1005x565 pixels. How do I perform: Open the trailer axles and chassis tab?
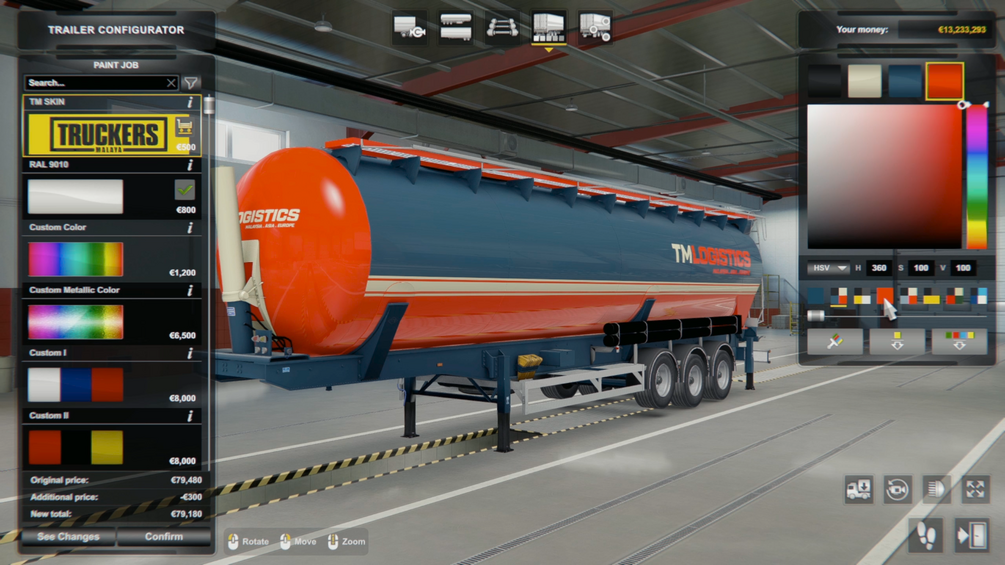(x=502, y=28)
